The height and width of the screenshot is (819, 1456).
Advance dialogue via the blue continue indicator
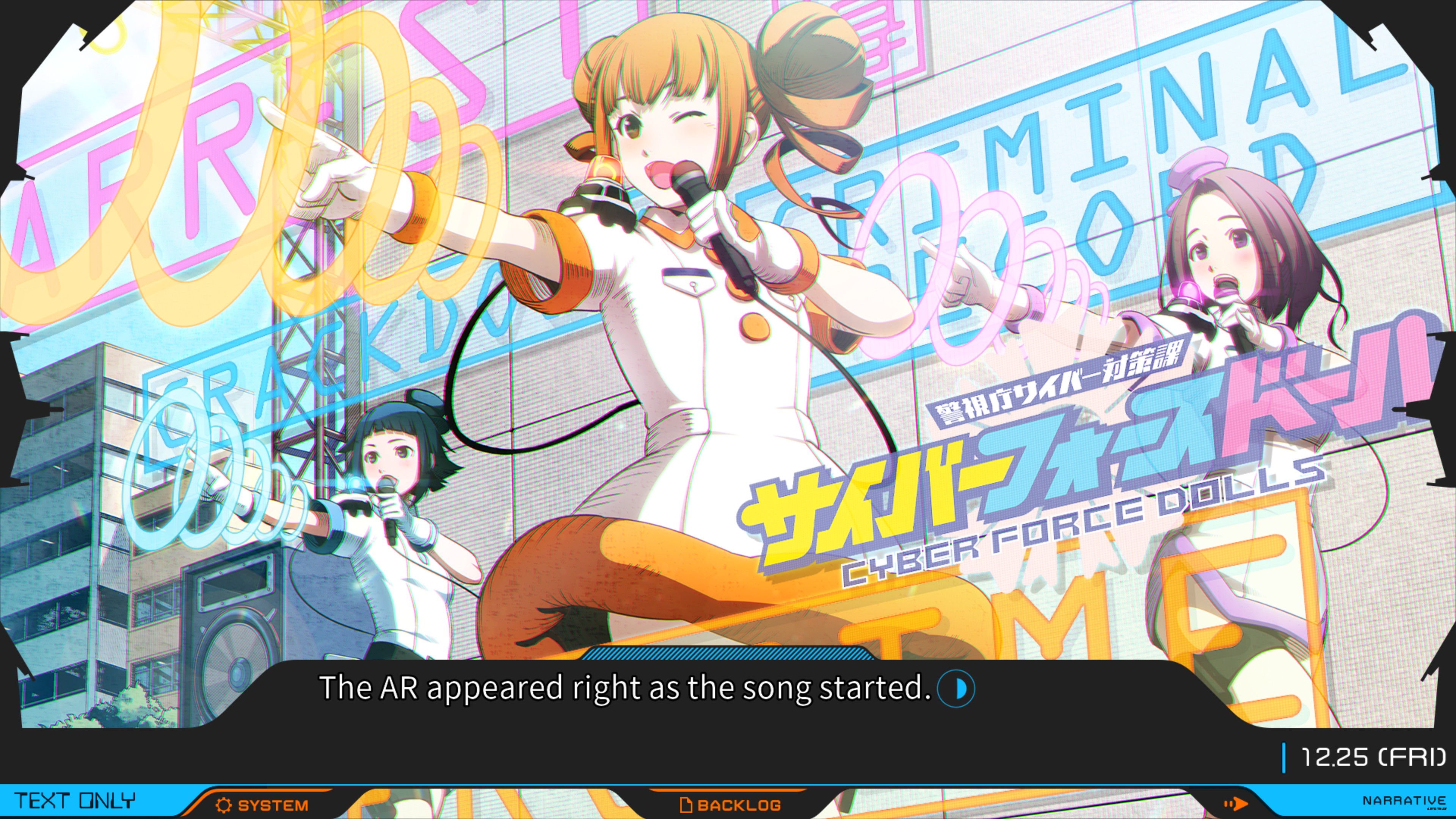click(956, 689)
